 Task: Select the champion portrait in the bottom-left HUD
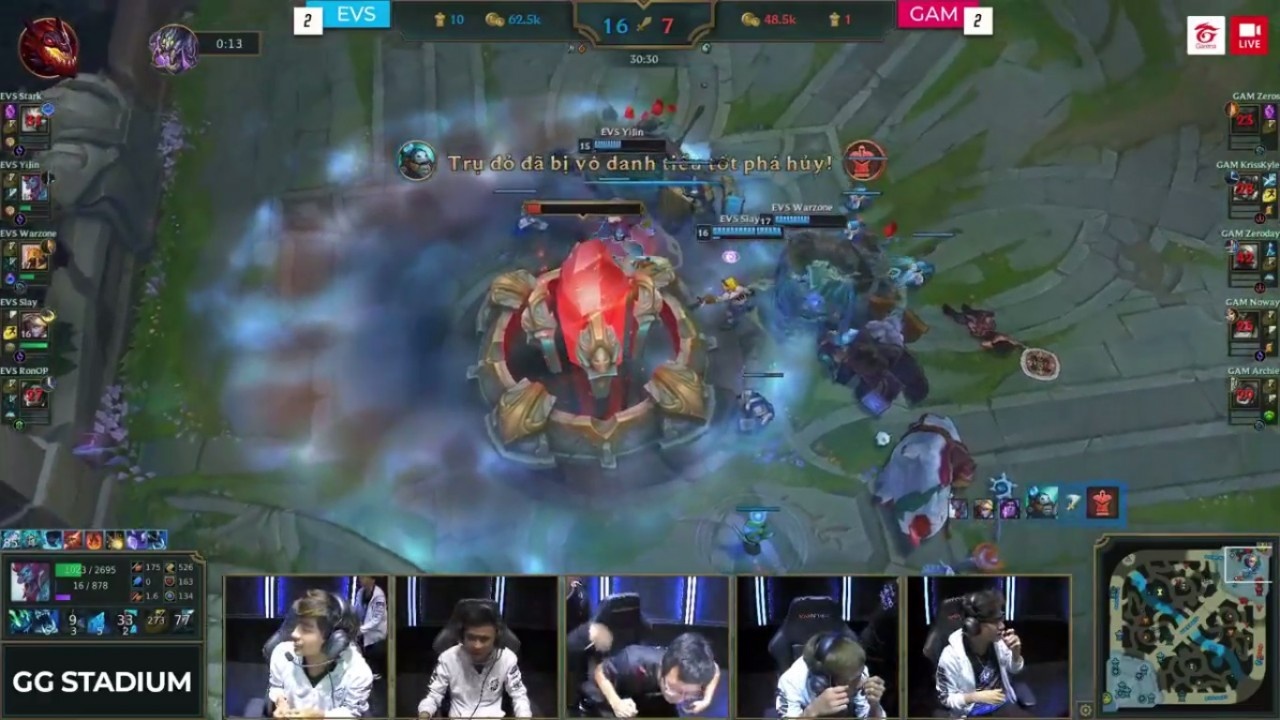[x=30, y=580]
